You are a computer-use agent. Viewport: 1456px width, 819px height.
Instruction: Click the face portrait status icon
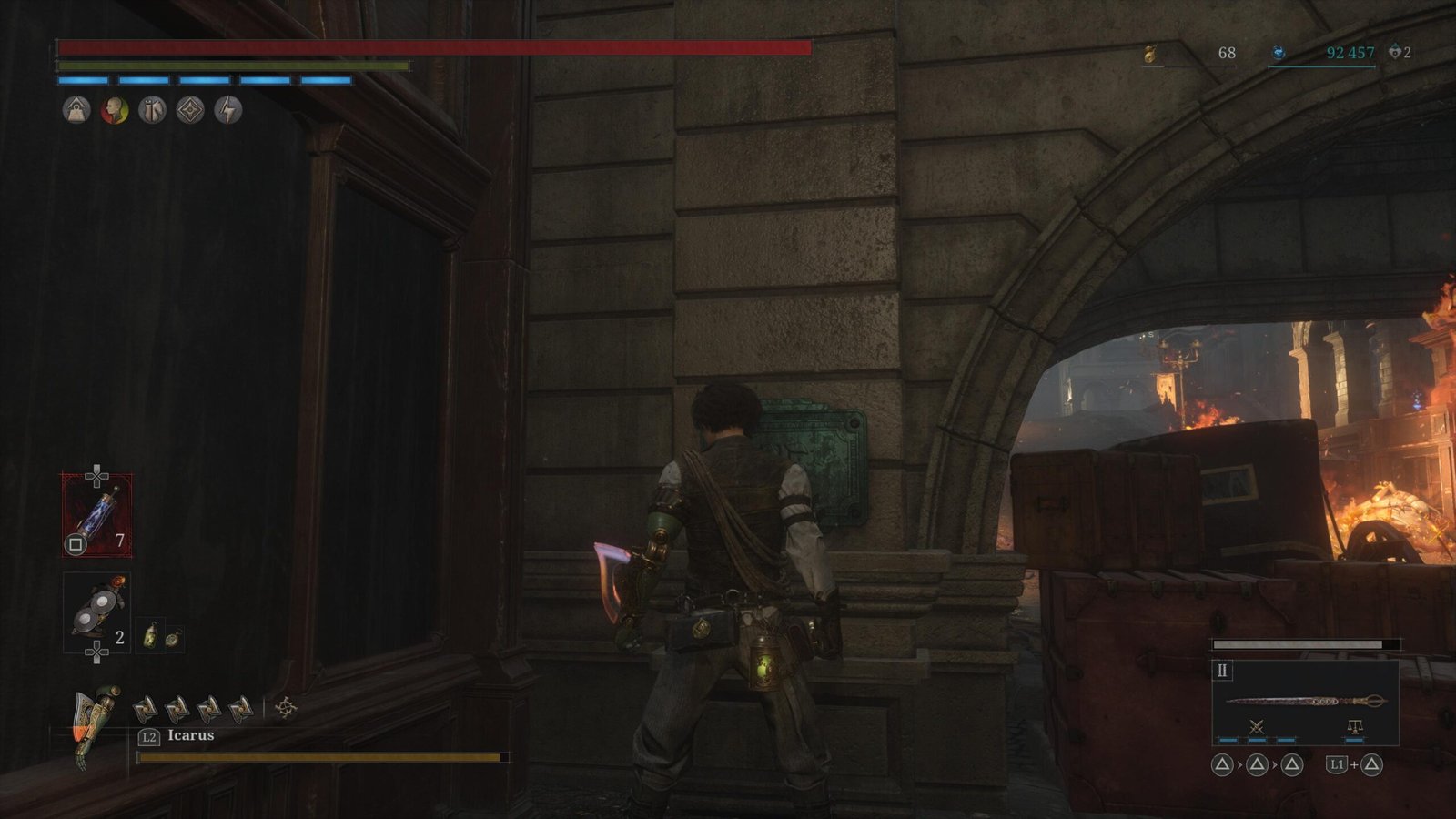114,110
